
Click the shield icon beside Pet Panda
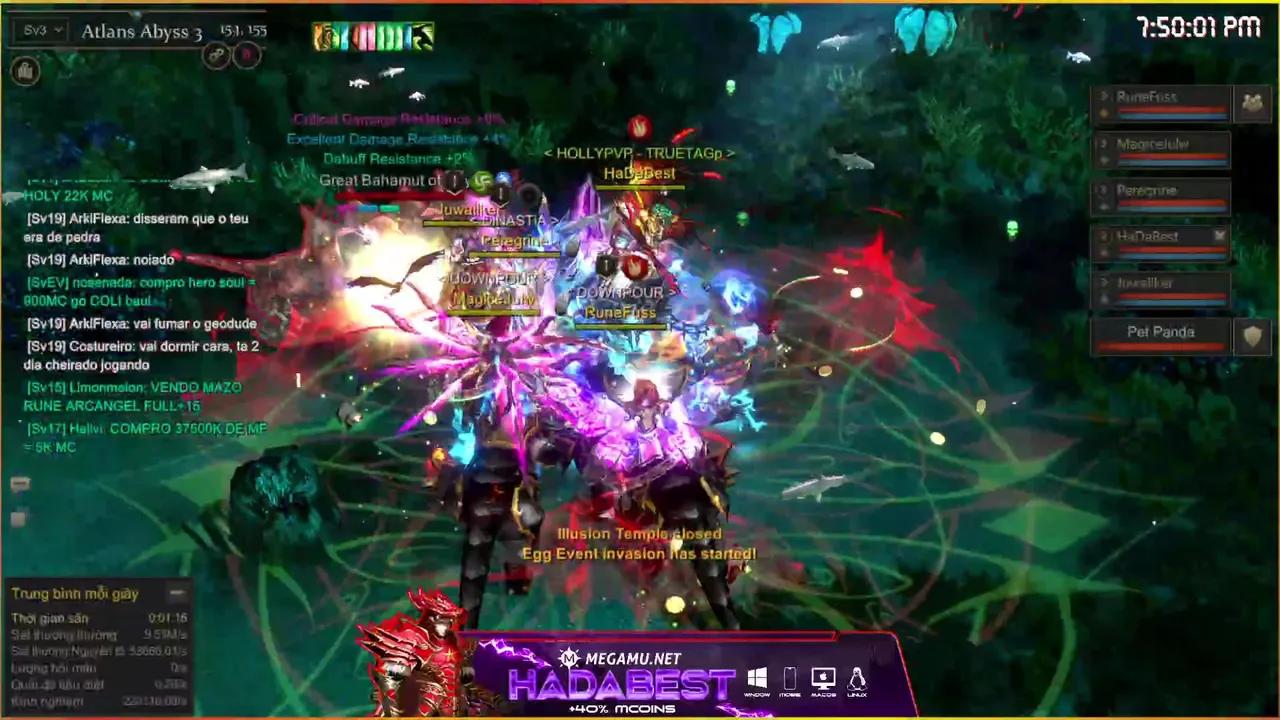1253,336
